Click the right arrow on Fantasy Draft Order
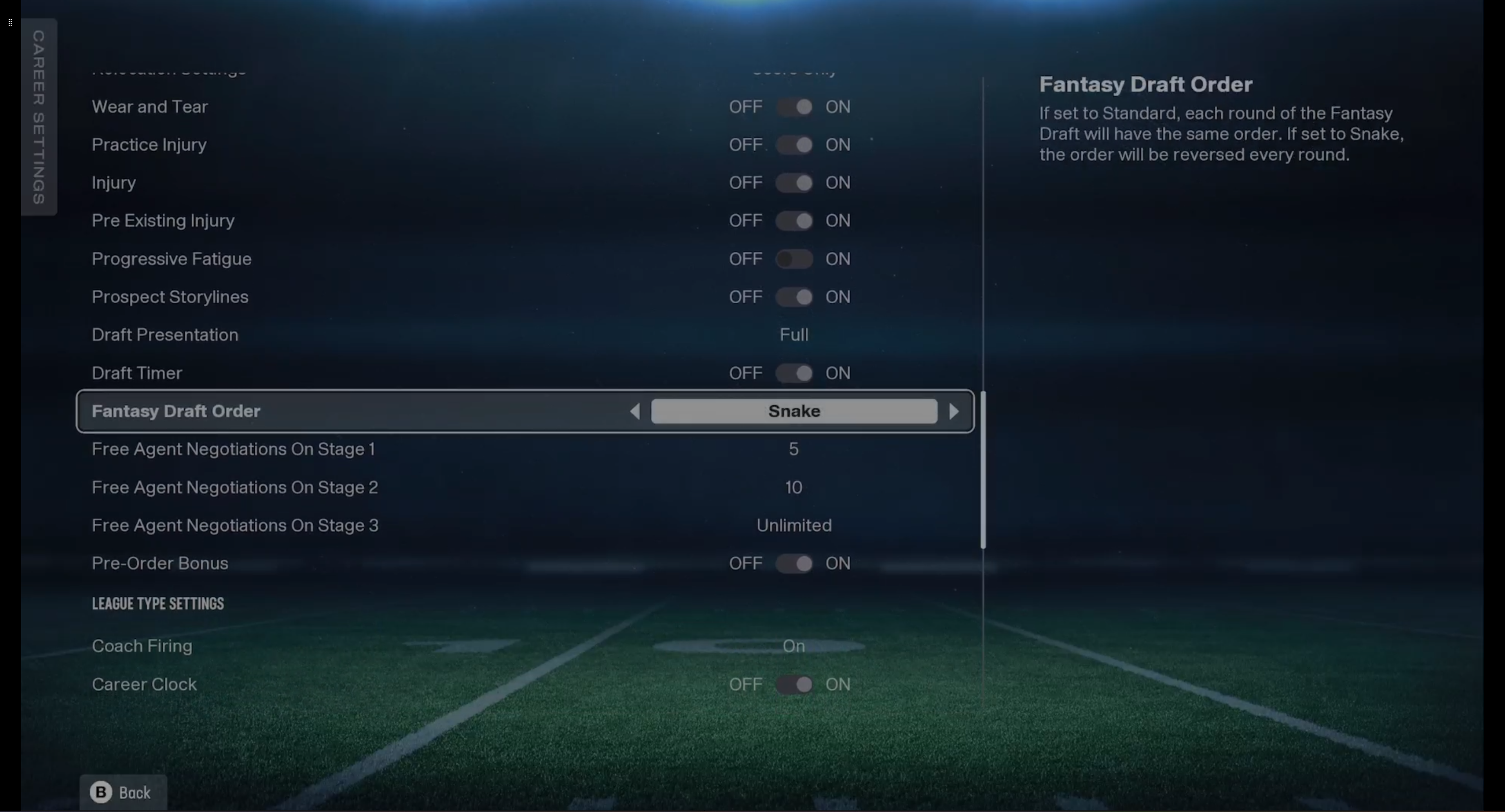The width and height of the screenshot is (1505, 812). [954, 411]
